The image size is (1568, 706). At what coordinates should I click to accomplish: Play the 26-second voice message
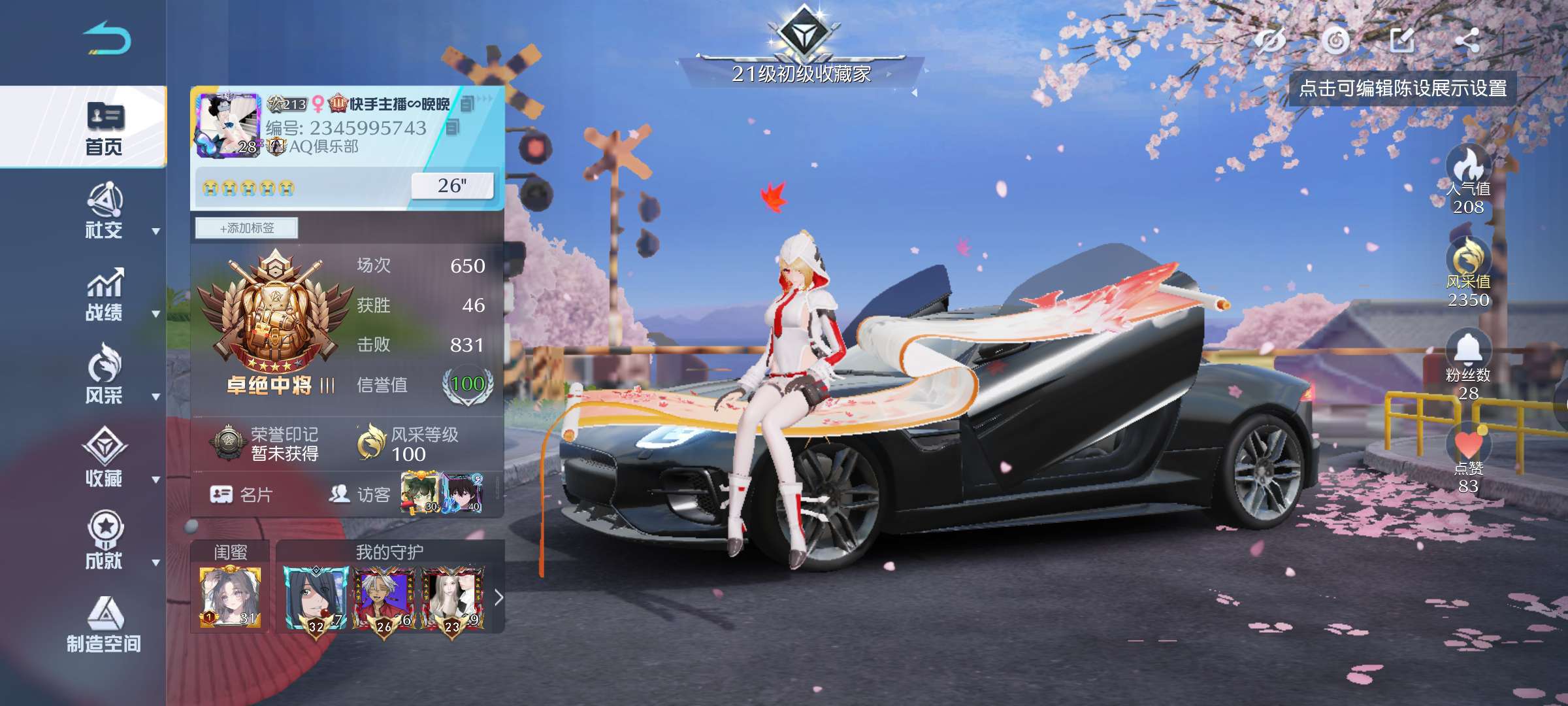[451, 186]
